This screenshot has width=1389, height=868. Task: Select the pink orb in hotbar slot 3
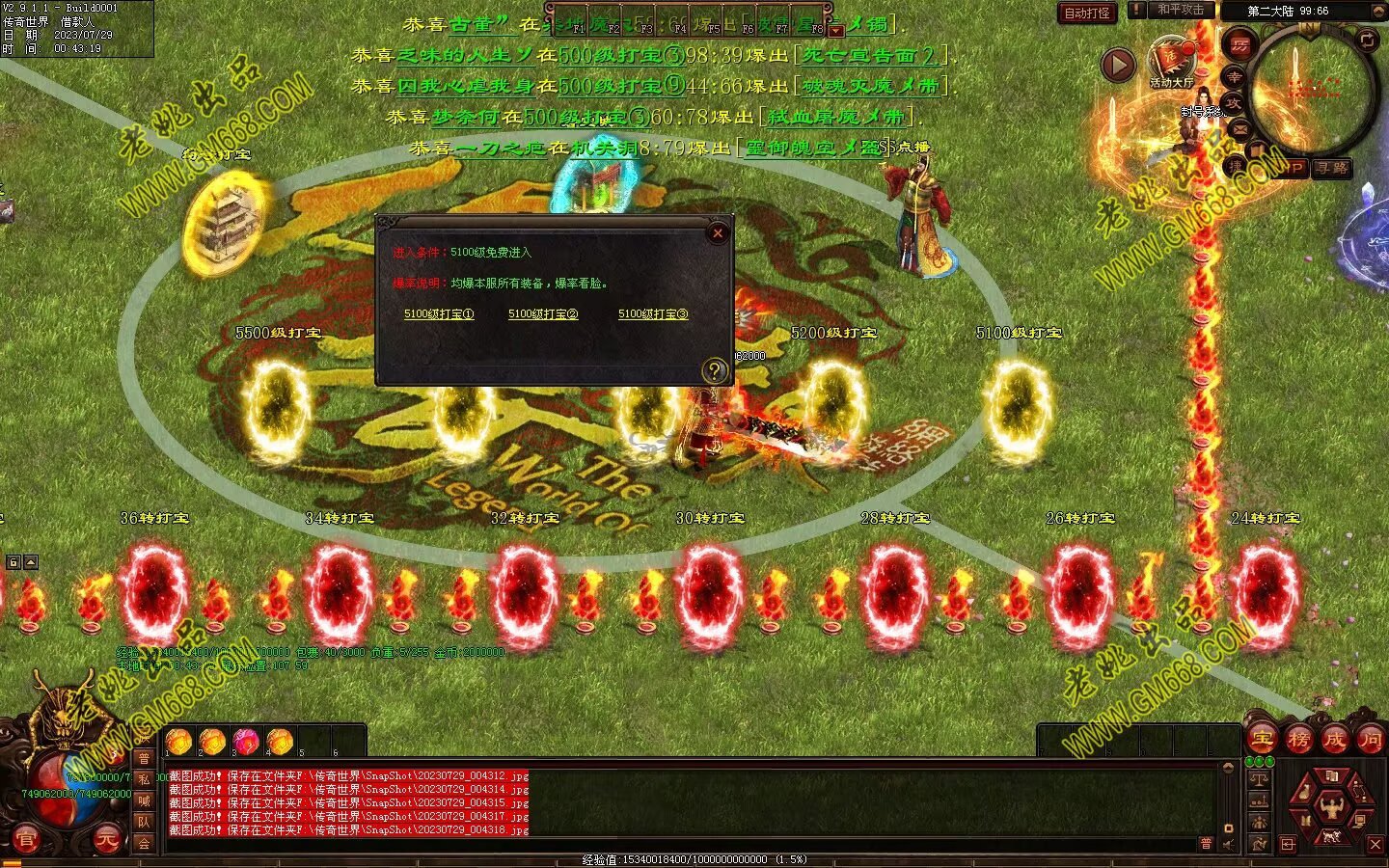click(245, 741)
